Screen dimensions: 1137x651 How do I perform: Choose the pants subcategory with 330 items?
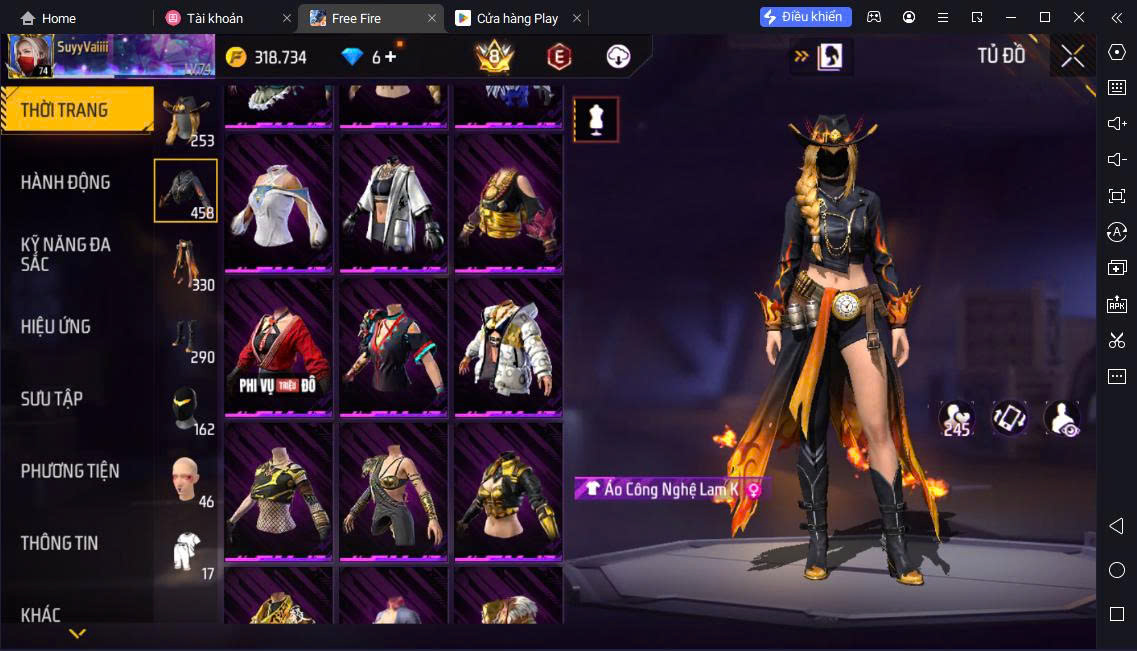click(186, 264)
